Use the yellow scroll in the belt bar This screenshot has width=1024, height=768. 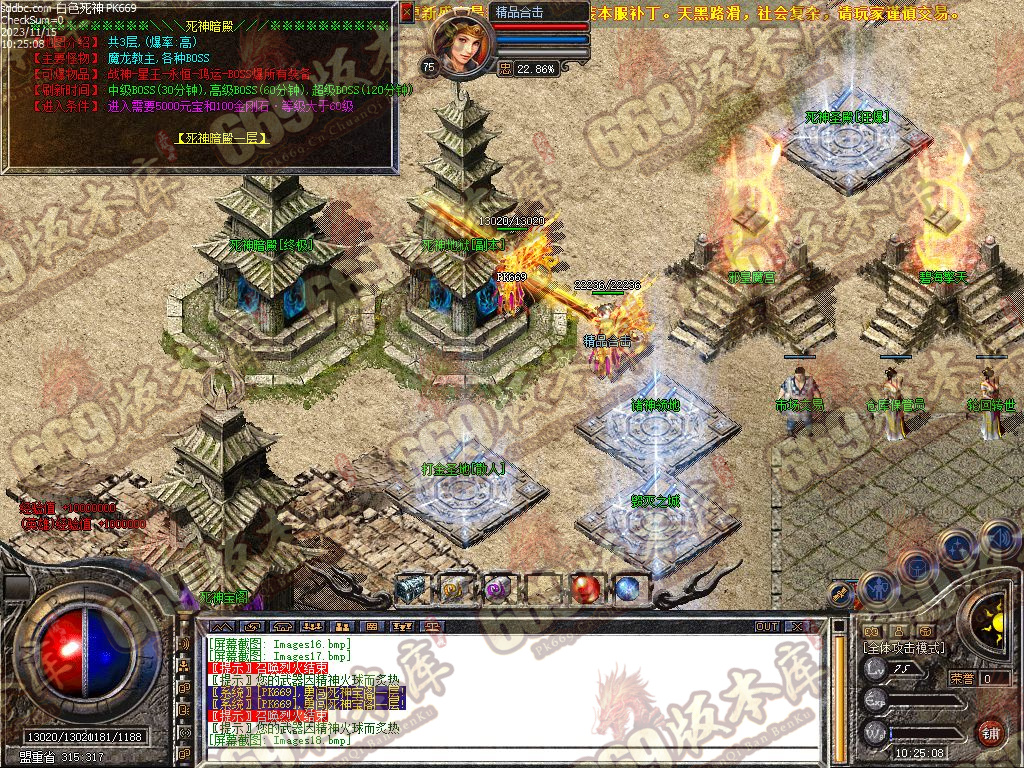coord(454,589)
